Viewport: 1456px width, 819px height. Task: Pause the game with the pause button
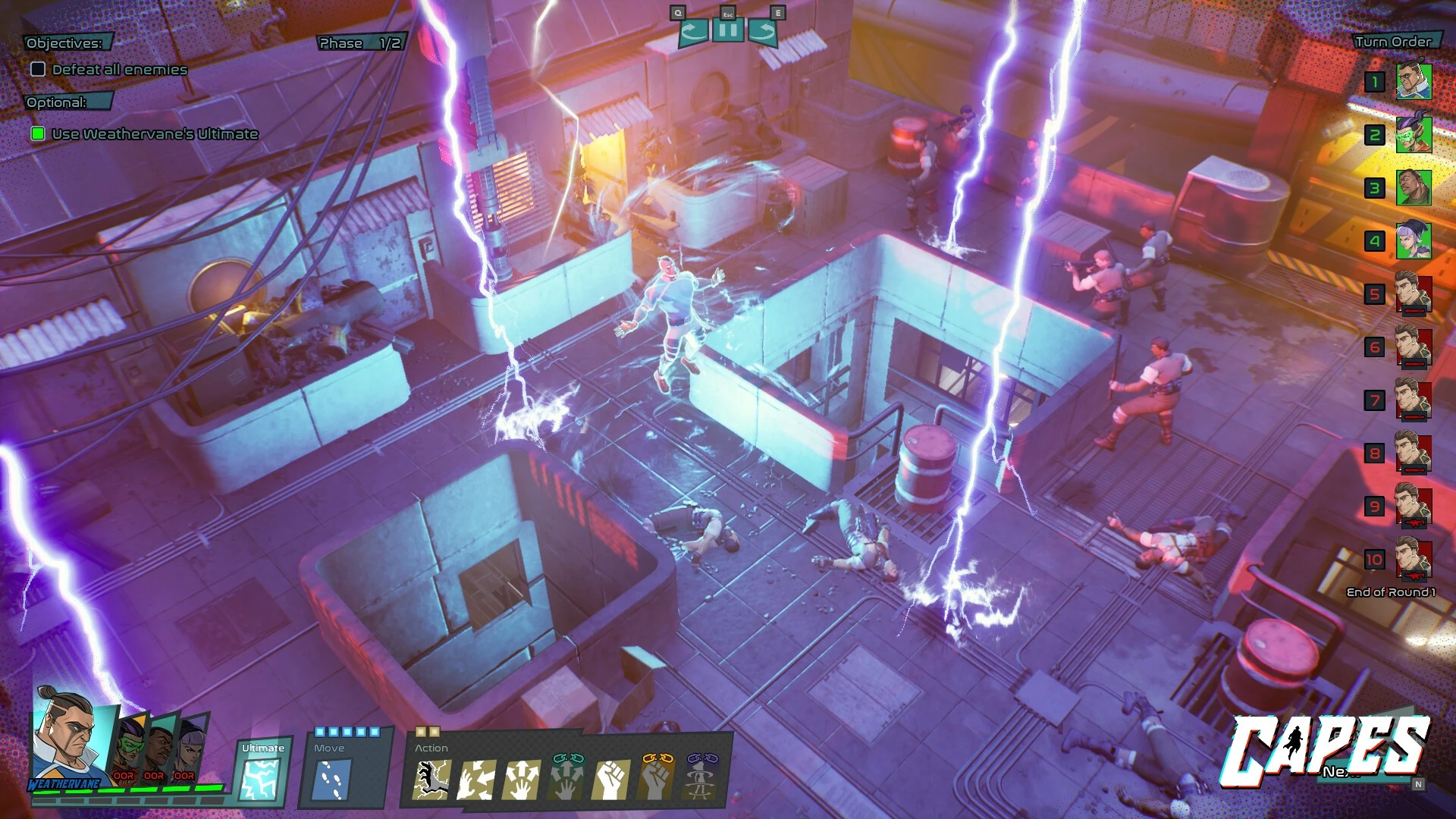[727, 31]
